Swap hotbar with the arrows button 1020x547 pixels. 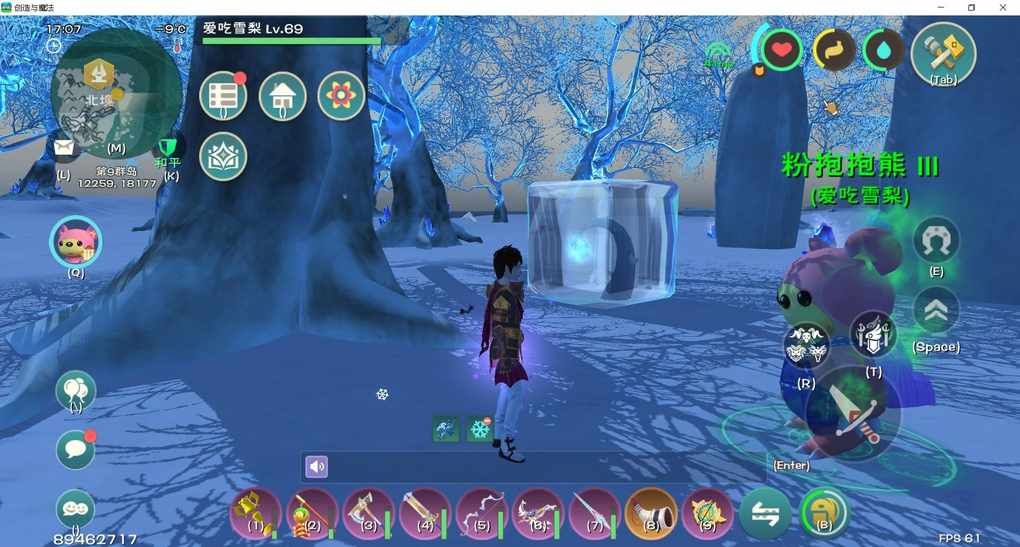765,513
